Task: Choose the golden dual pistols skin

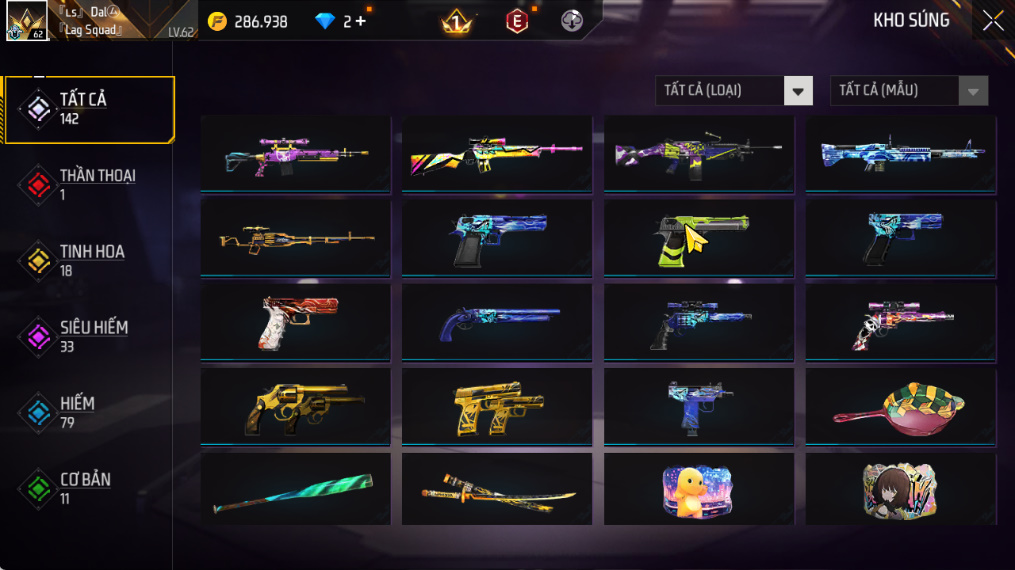Action: tap(497, 407)
